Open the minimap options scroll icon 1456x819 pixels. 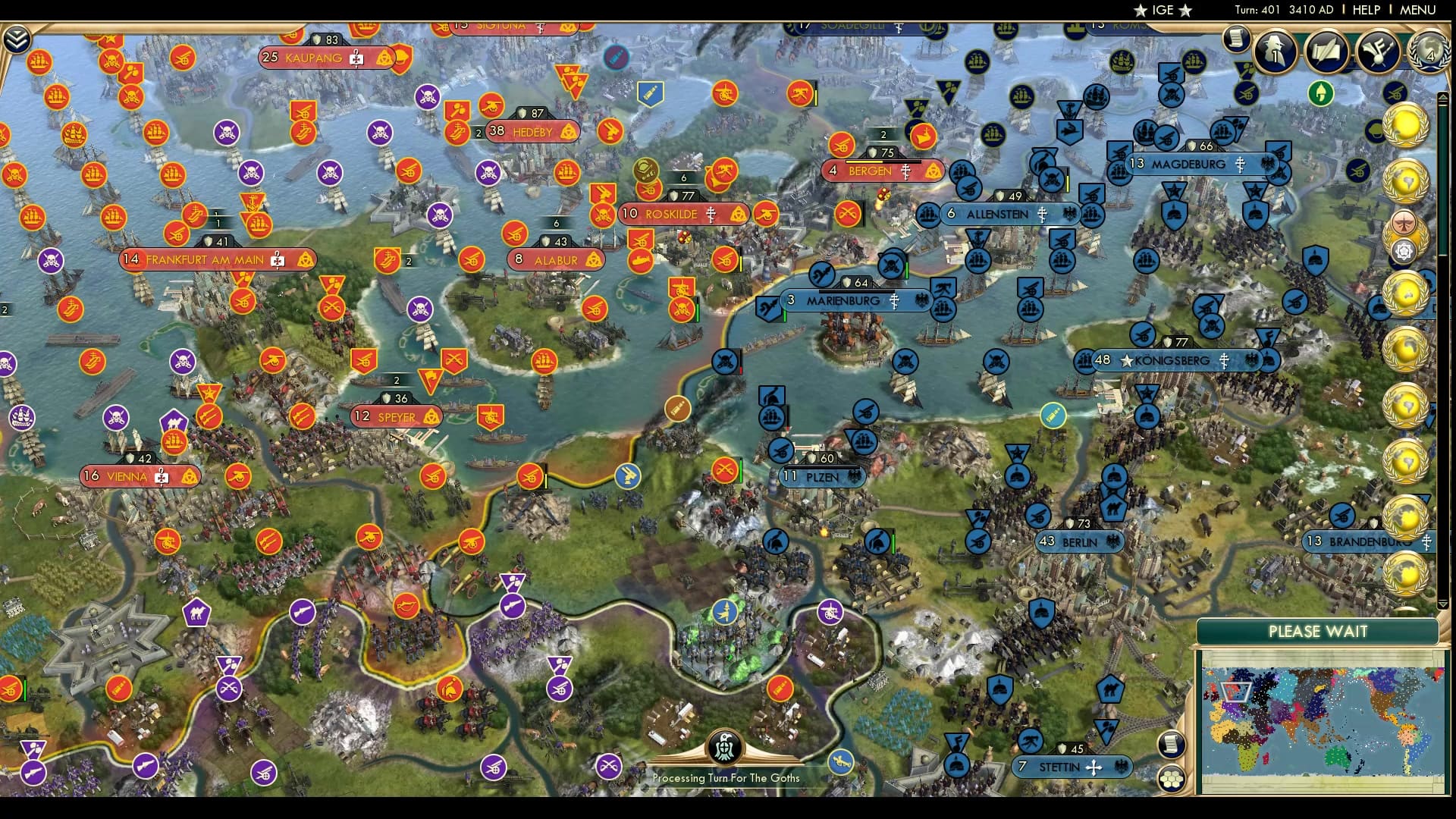tap(1171, 744)
